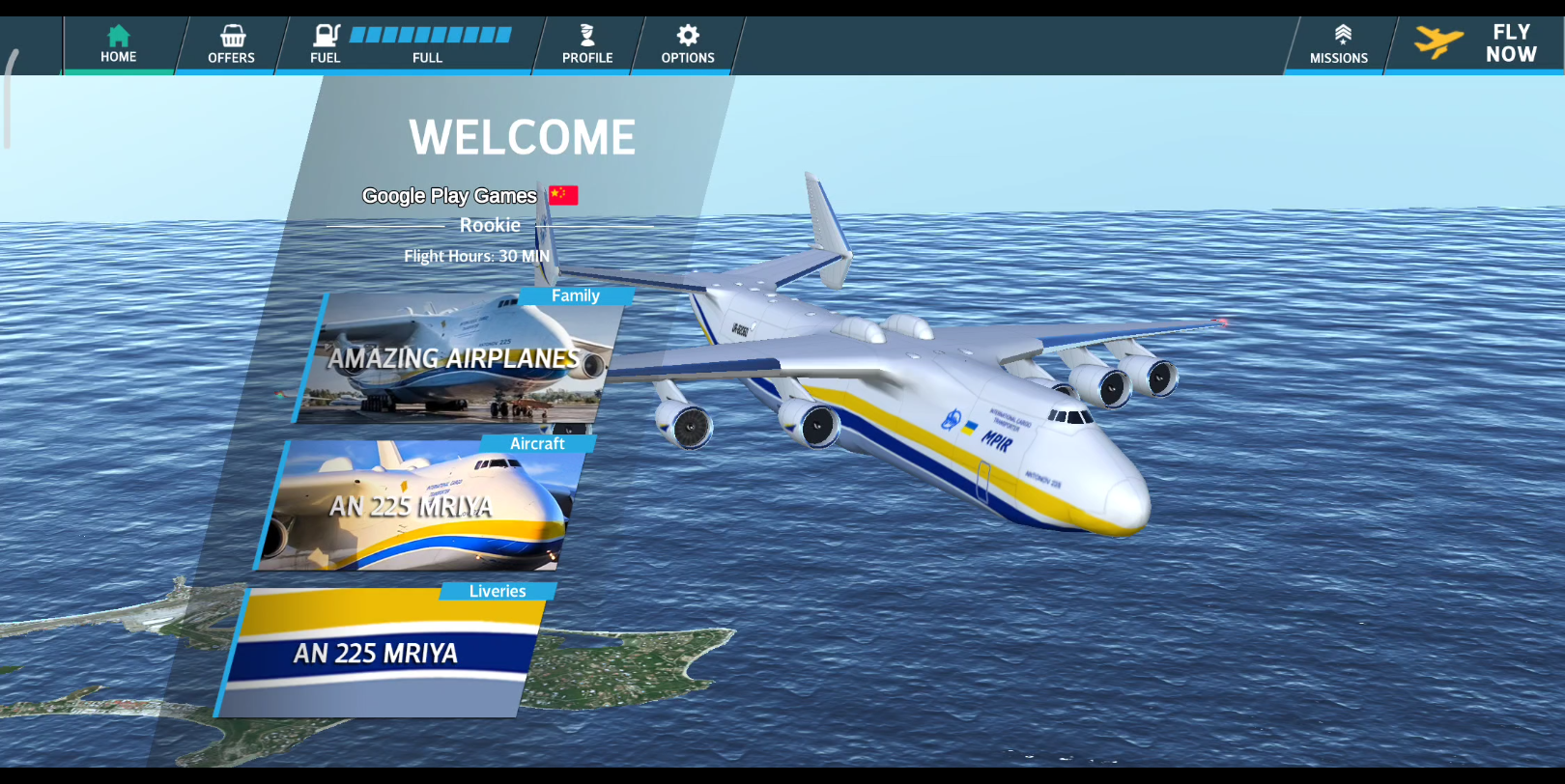Screen dimensions: 1565x784
Task: Open the Options settings
Action: coord(688,45)
